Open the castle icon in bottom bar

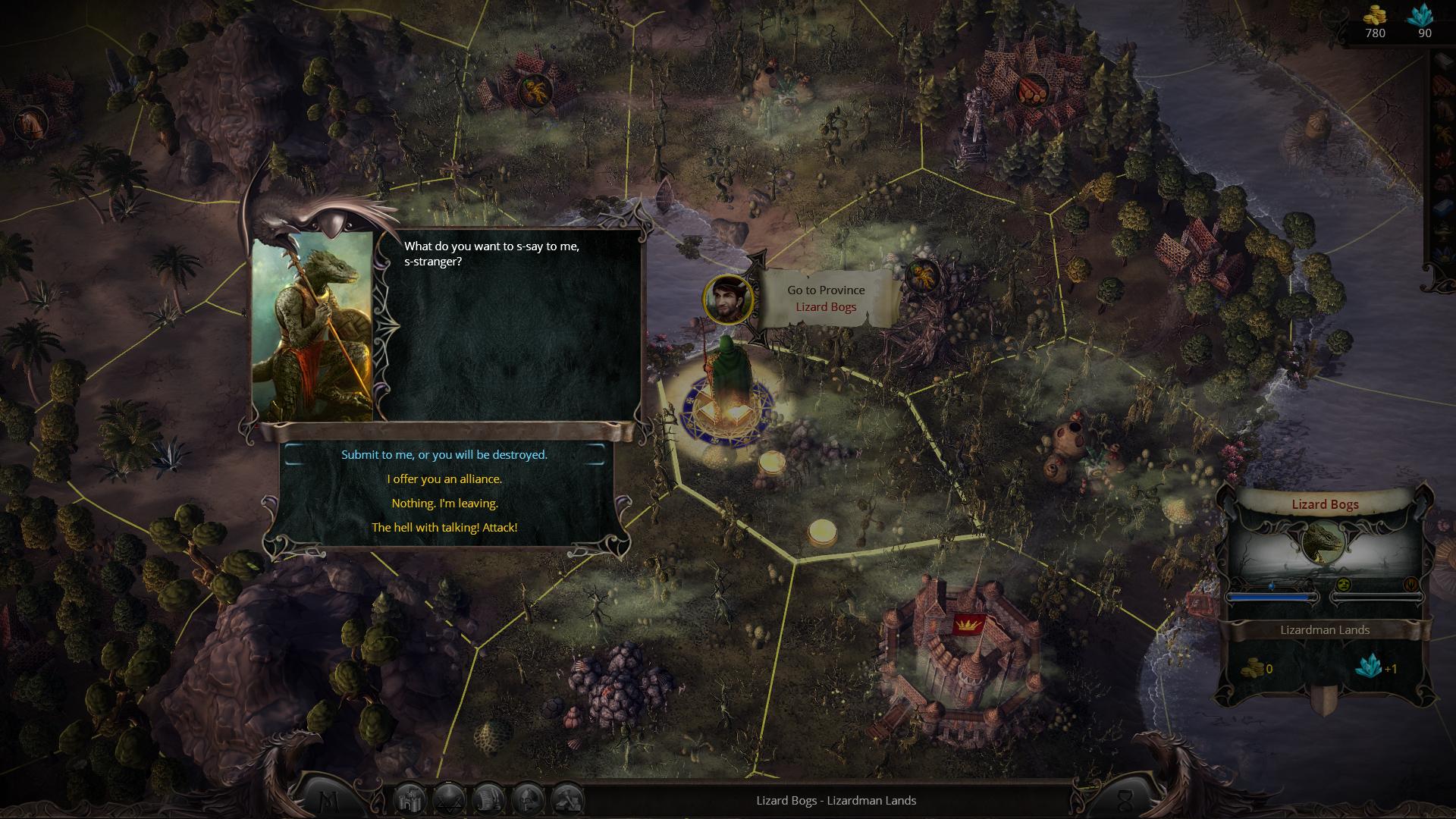(x=409, y=799)
